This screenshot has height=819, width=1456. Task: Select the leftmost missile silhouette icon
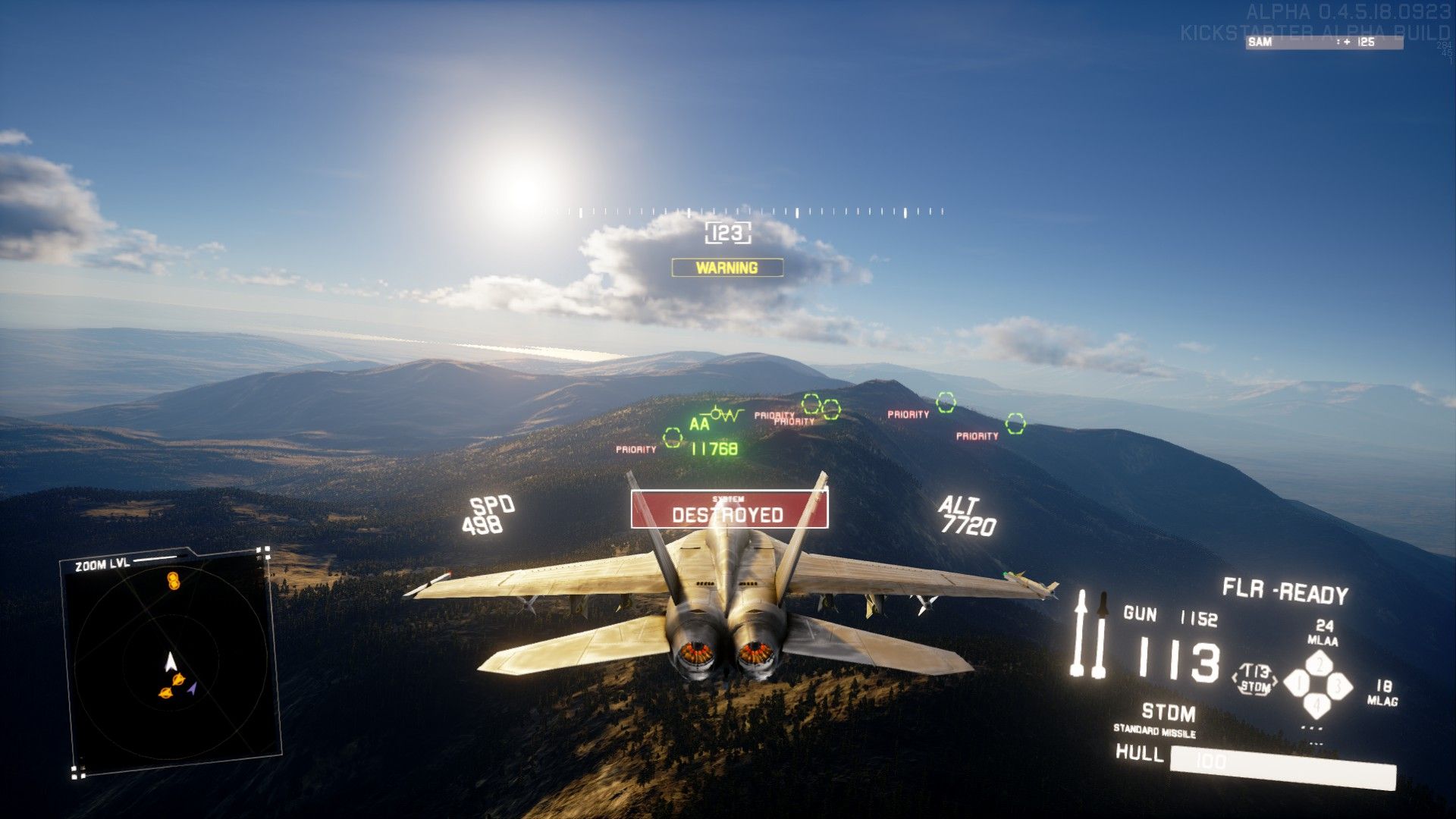[1081, 633]
